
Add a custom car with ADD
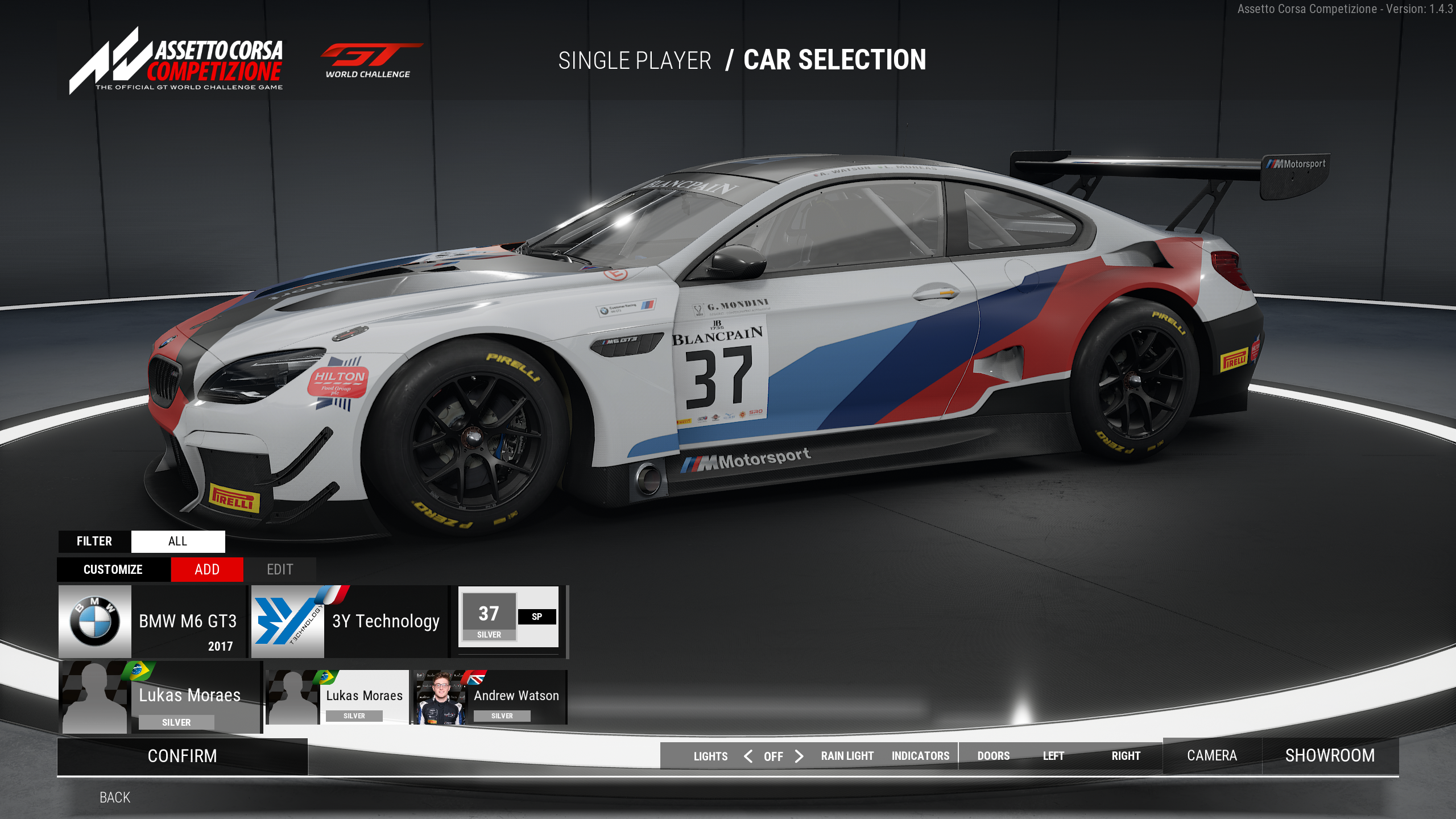click(207, 569)
